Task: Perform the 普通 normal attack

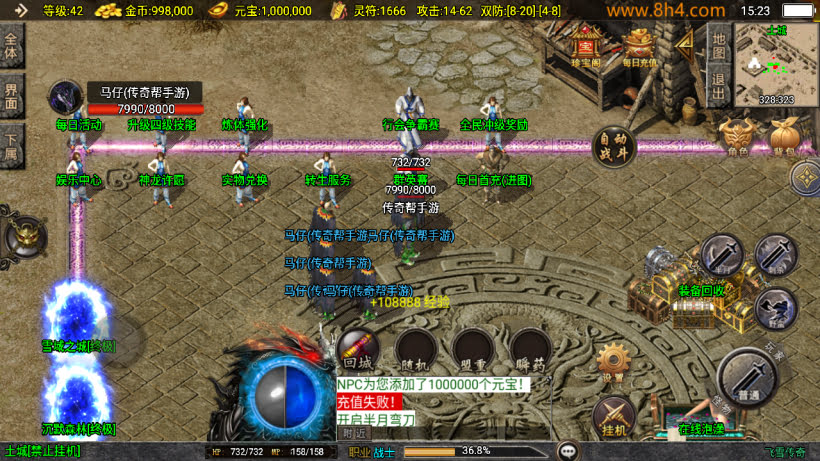Action: (x=746, y=378)
